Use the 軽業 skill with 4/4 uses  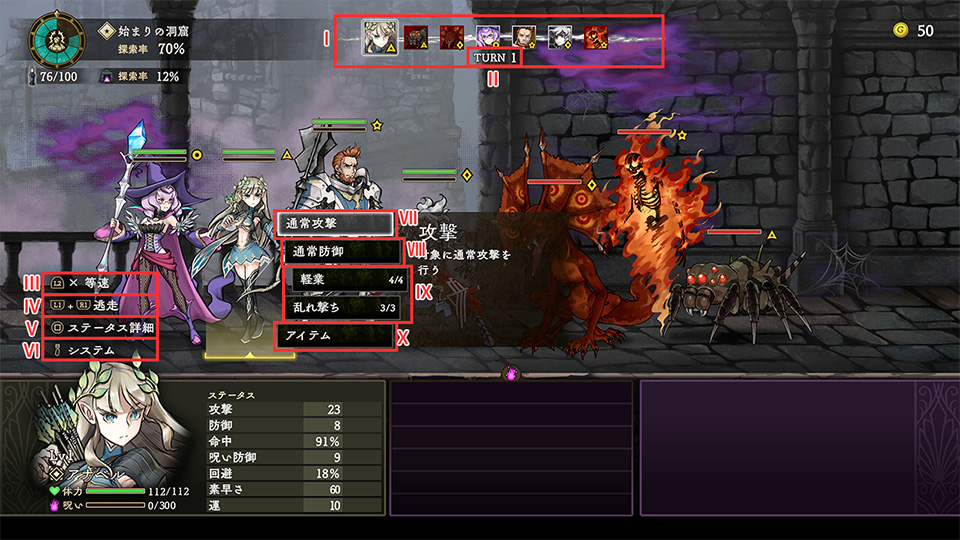click(x=343, y=279)
